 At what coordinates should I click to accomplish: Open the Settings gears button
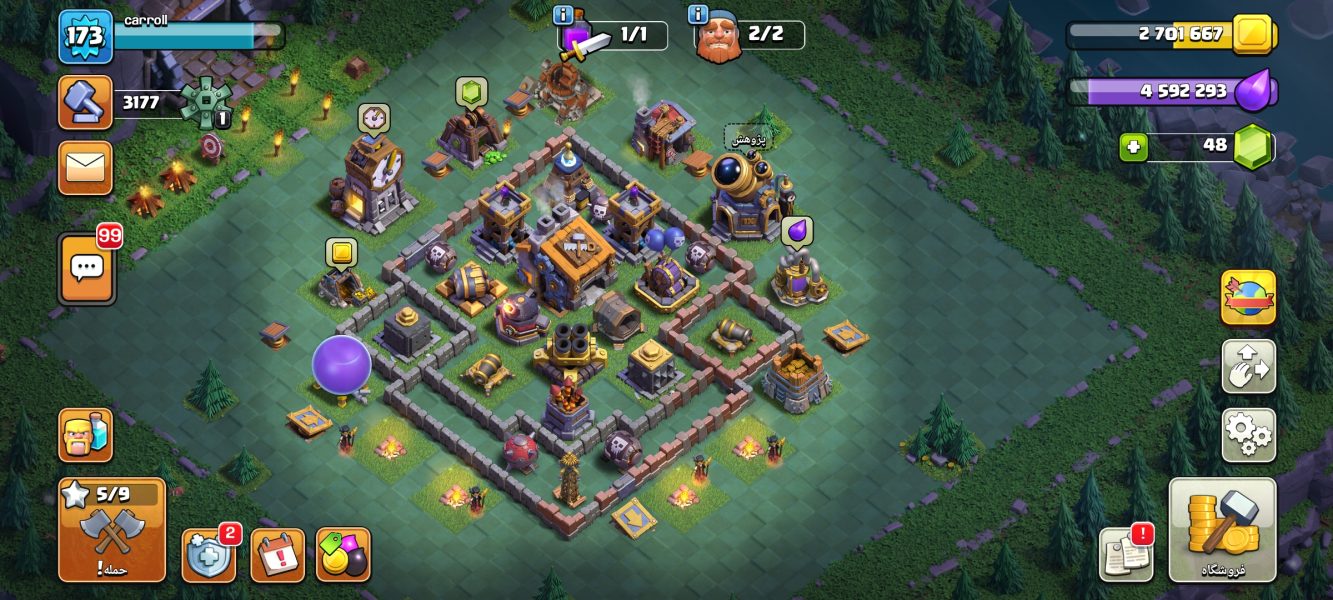[x=1248, y=435]
